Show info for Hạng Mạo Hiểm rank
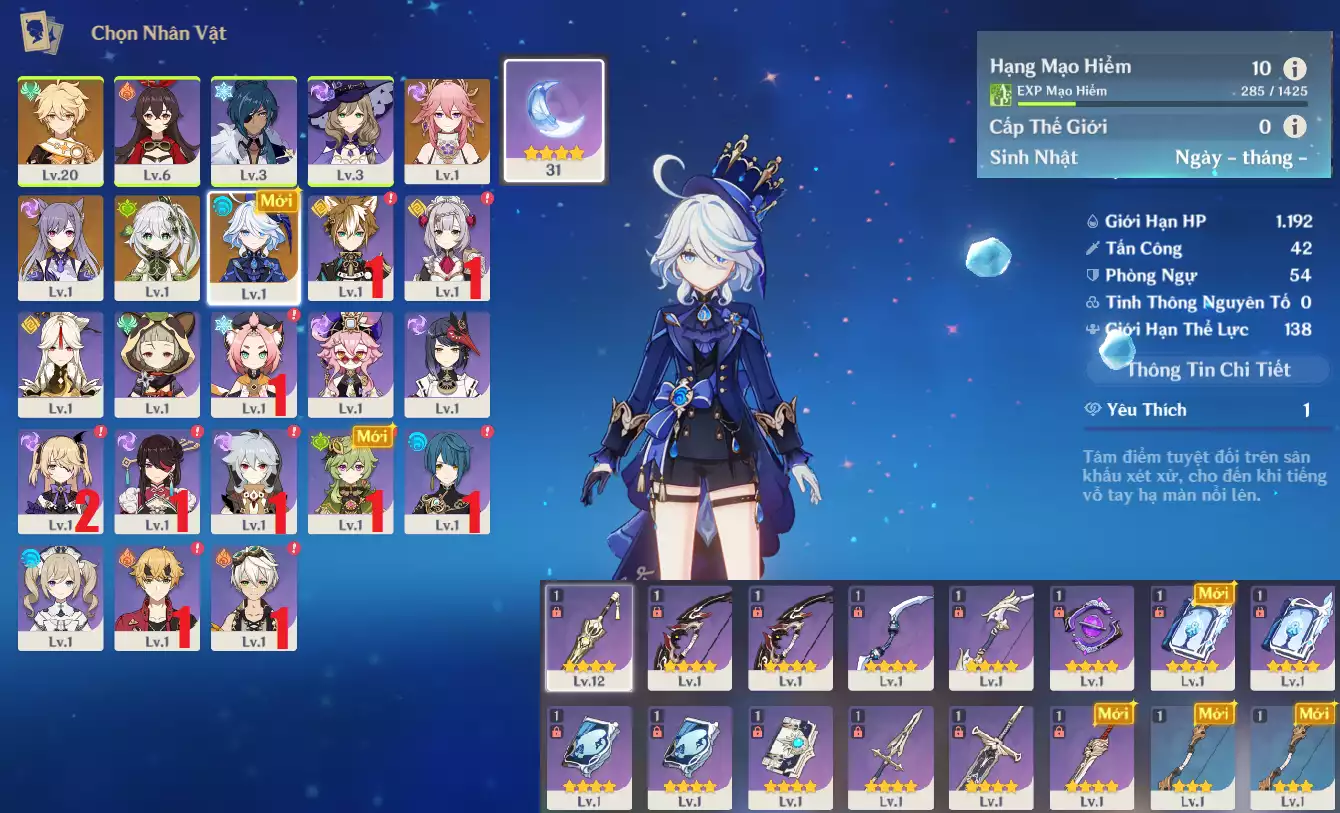Viewport: 1340px width, 813px height. click(1295, 68)
